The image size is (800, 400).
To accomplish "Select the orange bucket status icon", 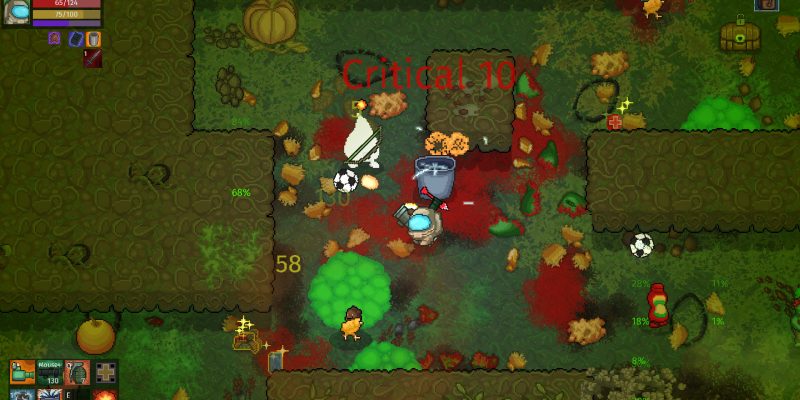I will point(93,39).
